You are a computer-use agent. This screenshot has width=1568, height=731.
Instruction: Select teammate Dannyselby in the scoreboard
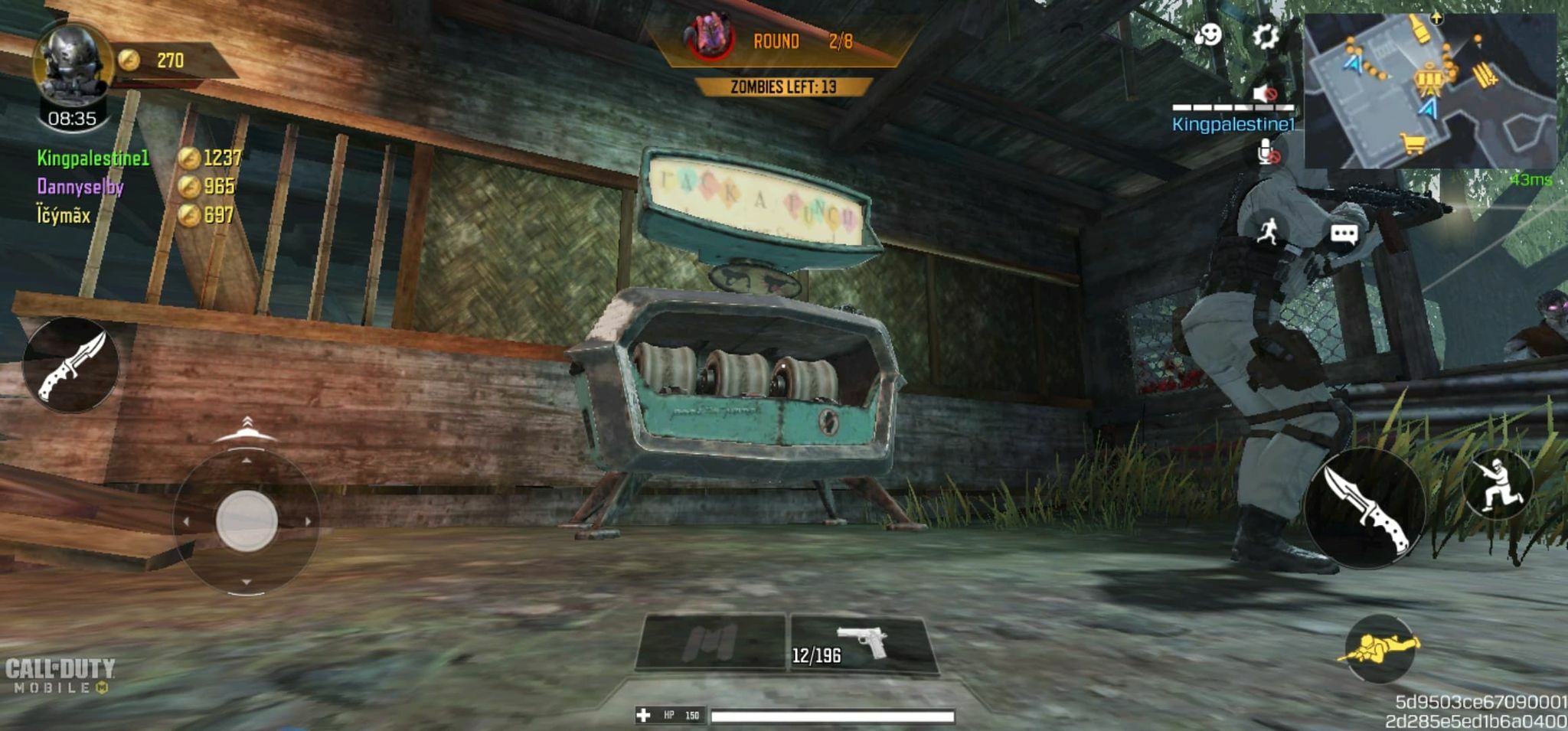click(80, 187)
